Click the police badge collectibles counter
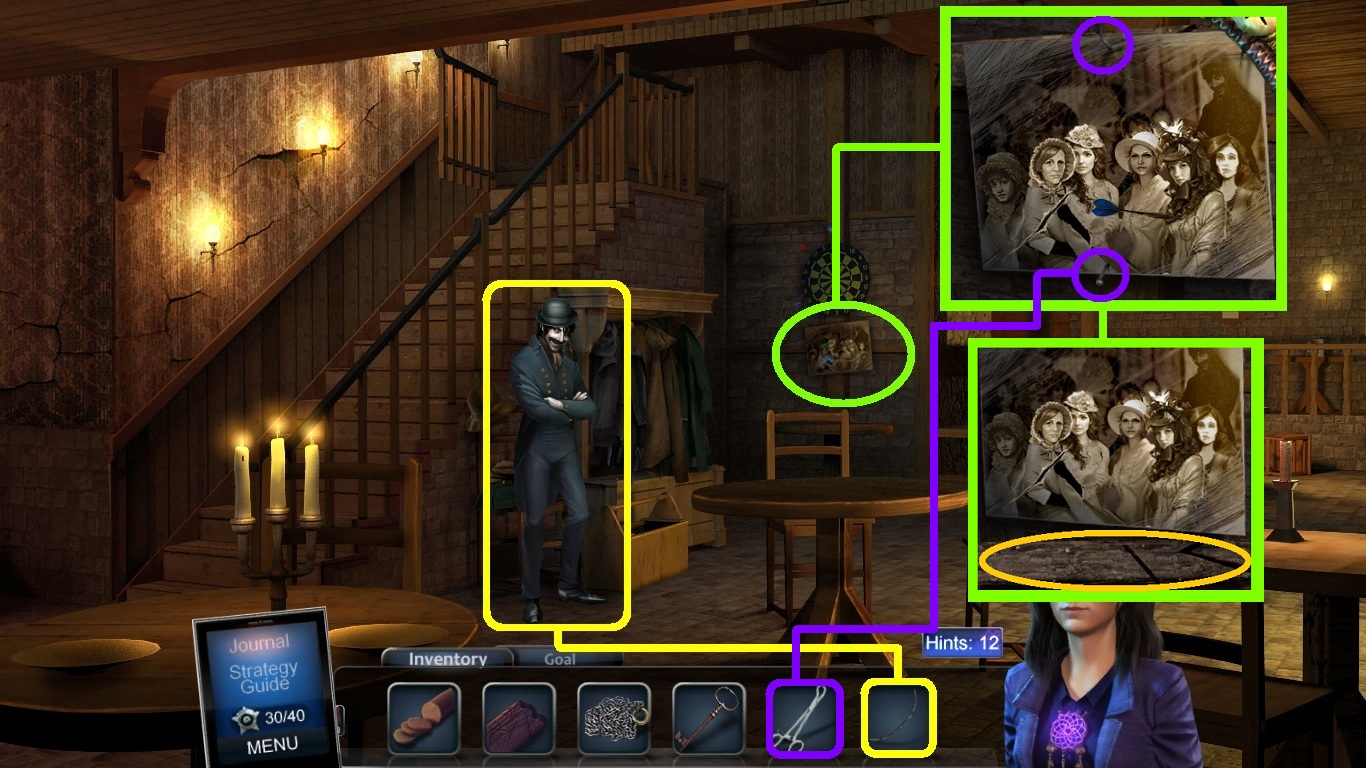This screenshot has height=768, width=1366. click(x=270, y=717)
